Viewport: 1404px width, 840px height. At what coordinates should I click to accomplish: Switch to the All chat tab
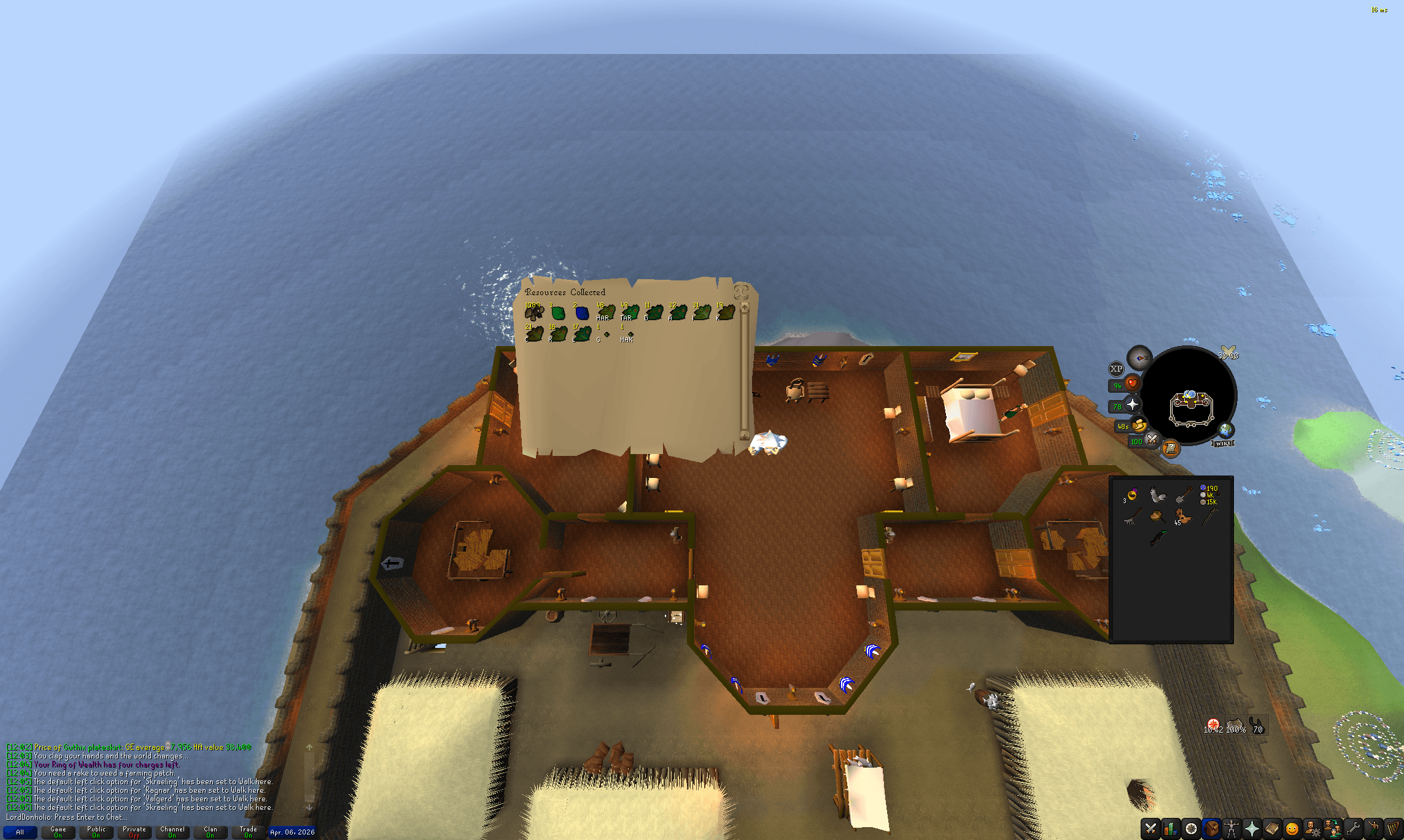coord(20,832)
